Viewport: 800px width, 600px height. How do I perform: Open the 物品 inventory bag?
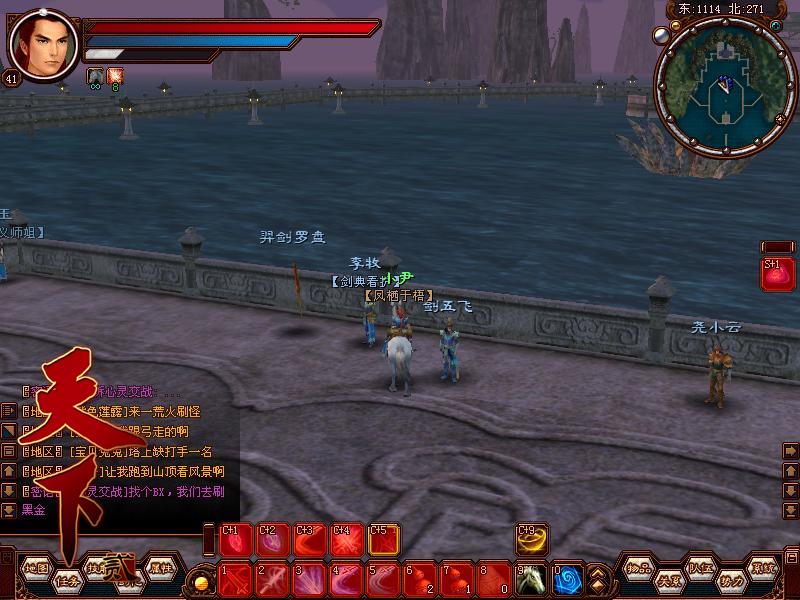(640, 568)
